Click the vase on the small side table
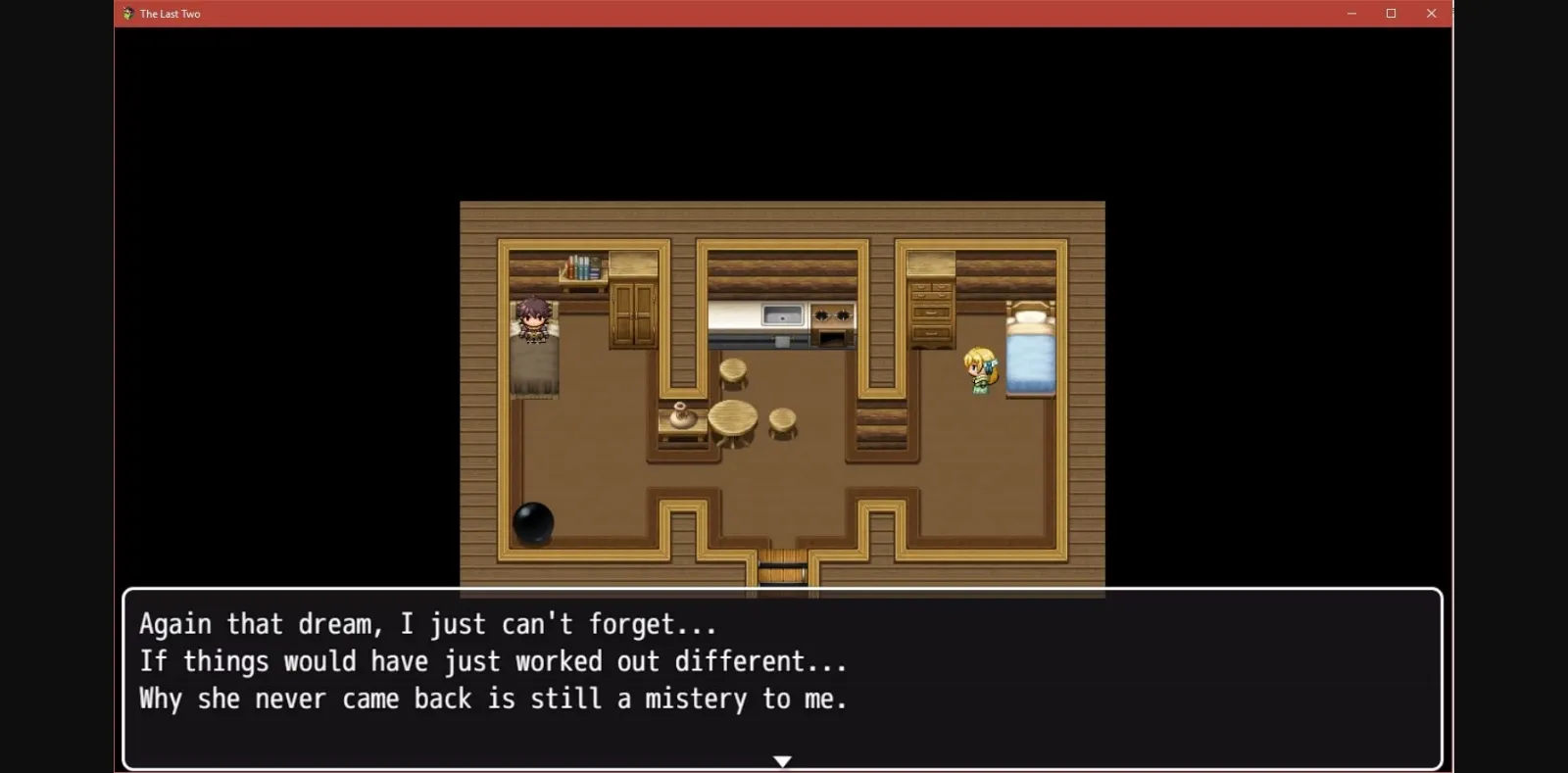Image resolution: width=1568 pixels, height=773 pixels. (x=681, y=419)
